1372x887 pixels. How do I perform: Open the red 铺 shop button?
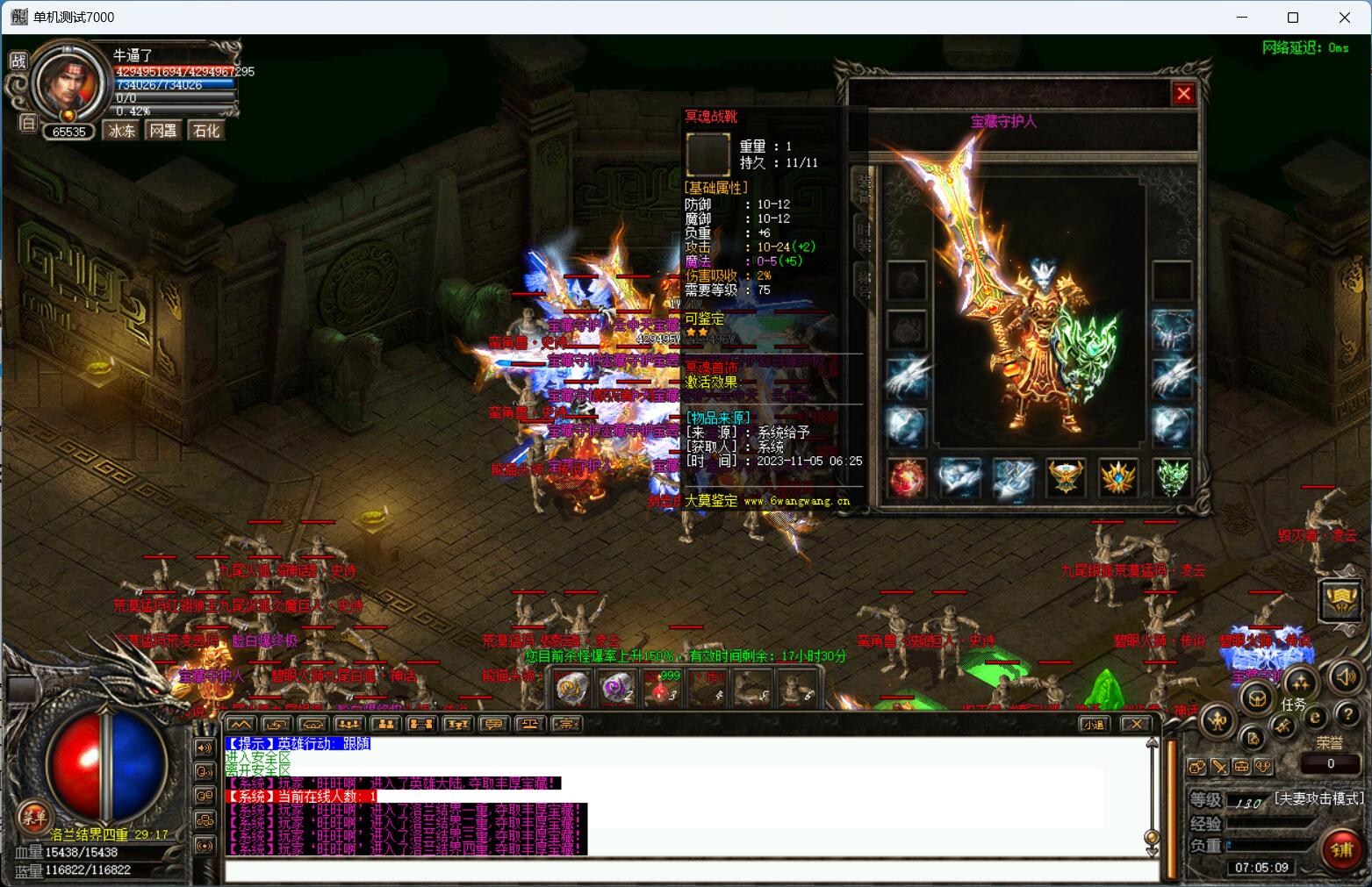tap(1342, 848)
